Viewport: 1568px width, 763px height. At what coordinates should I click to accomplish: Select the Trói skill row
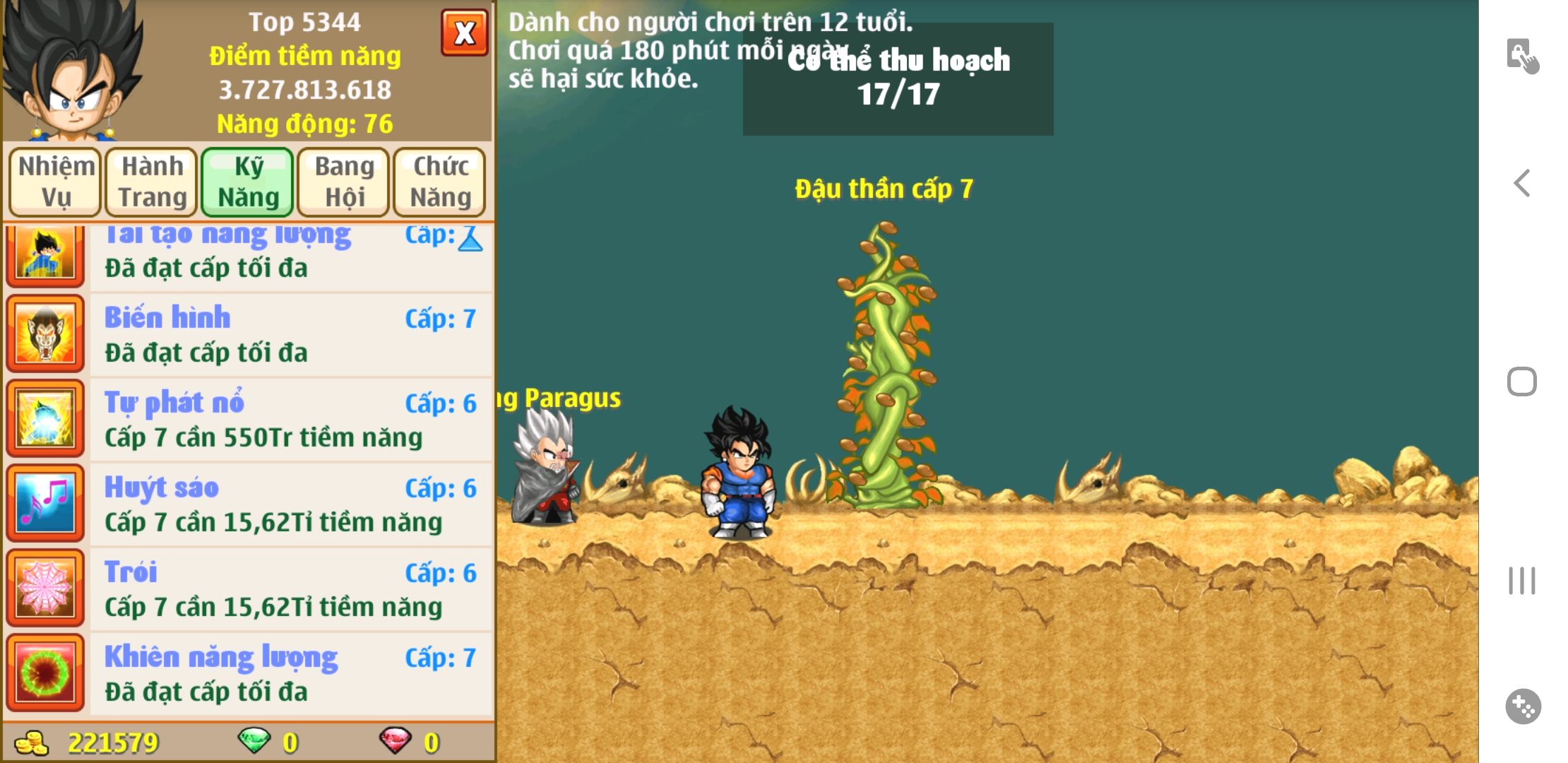(x=290, y=588)
